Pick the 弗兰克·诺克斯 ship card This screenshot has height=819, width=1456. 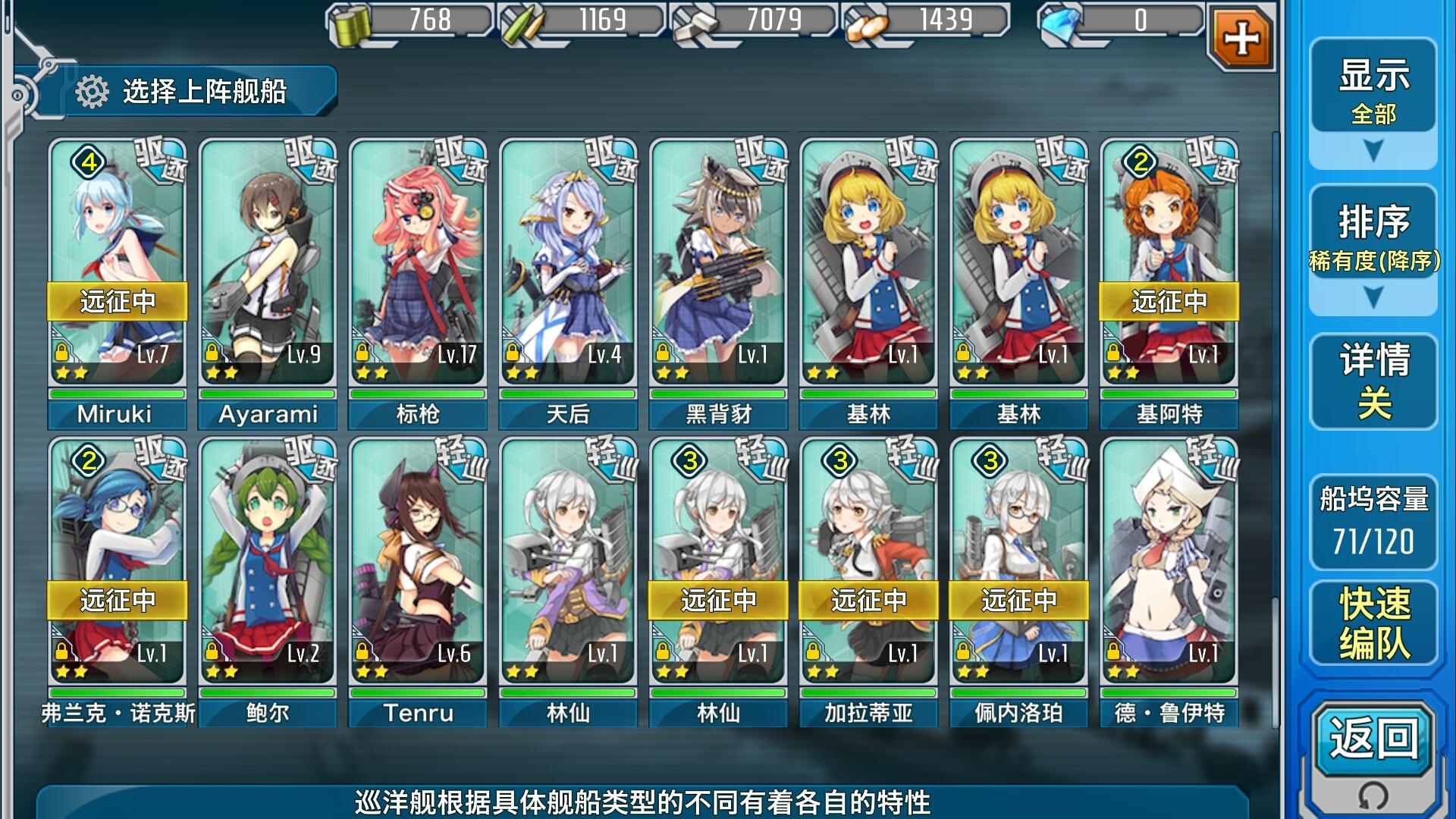[117, 565]
